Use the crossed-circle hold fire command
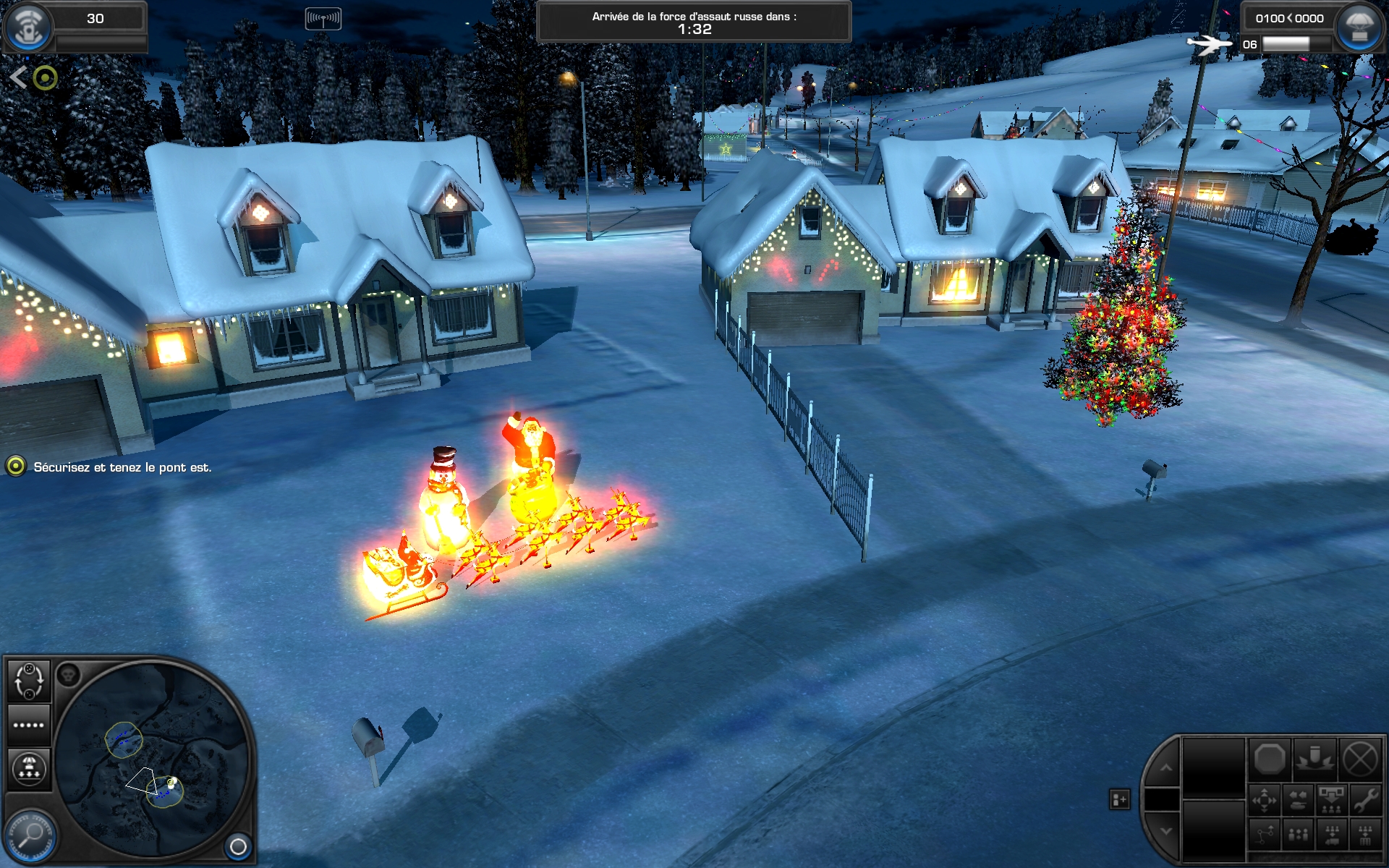This screenshot has height=868, width=1389. click(1360, 759)
